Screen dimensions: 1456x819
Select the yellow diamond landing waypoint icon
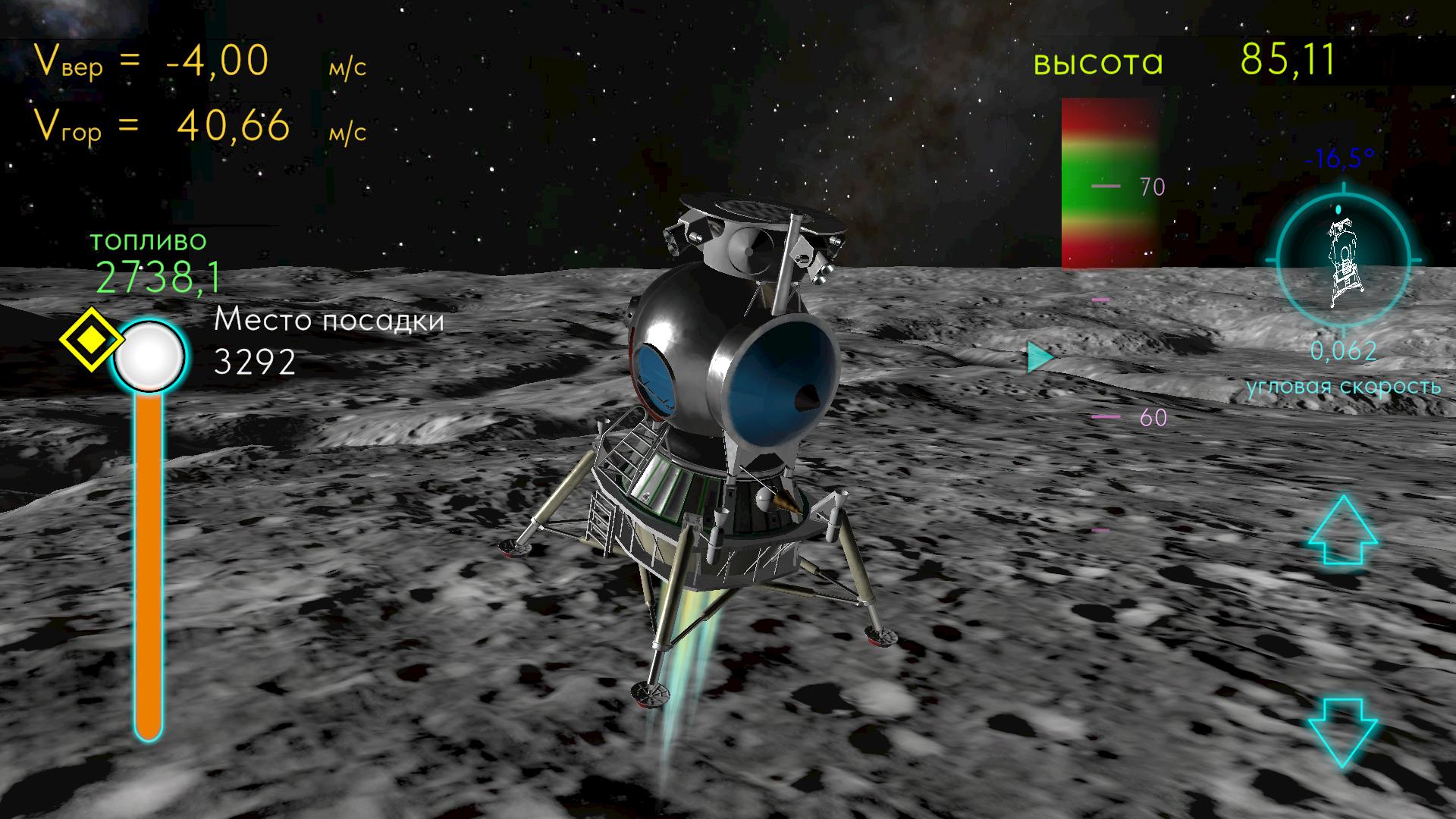coord(90,340)
